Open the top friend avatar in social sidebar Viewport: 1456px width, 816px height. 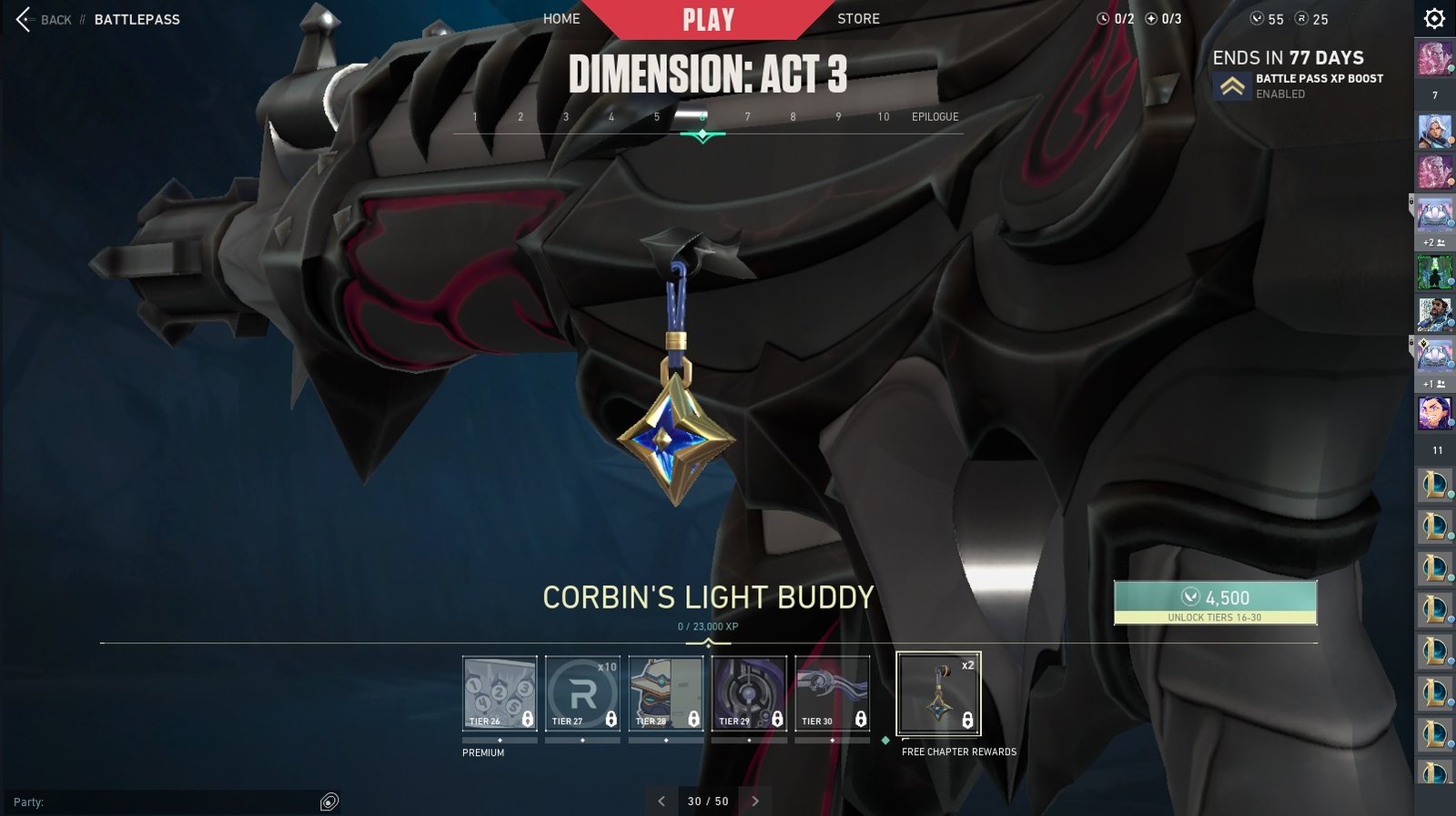1434,58
